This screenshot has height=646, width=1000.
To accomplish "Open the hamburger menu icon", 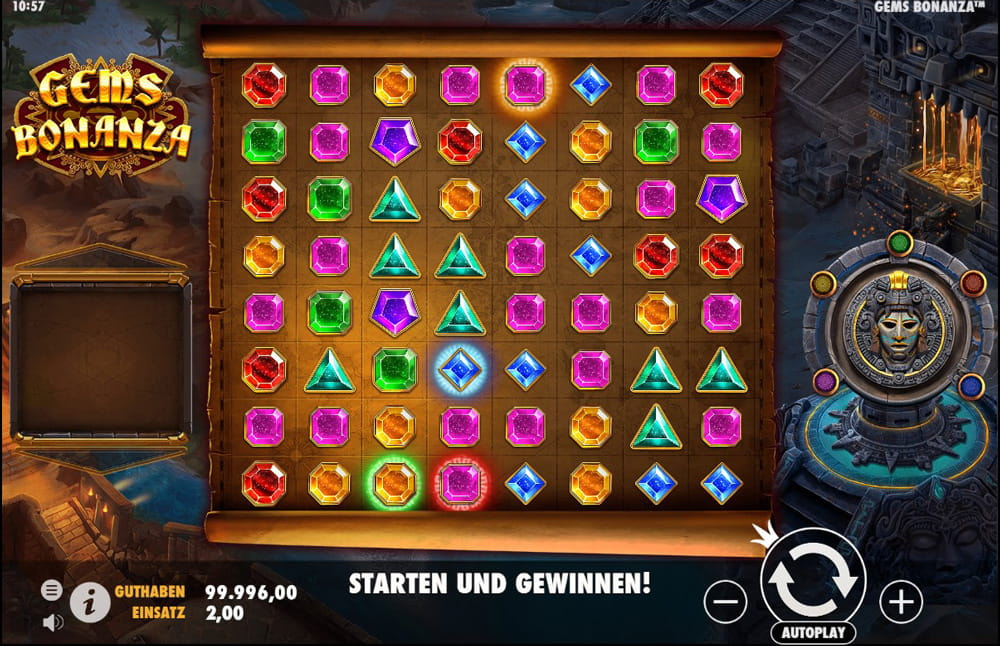I will click(52, 590).
